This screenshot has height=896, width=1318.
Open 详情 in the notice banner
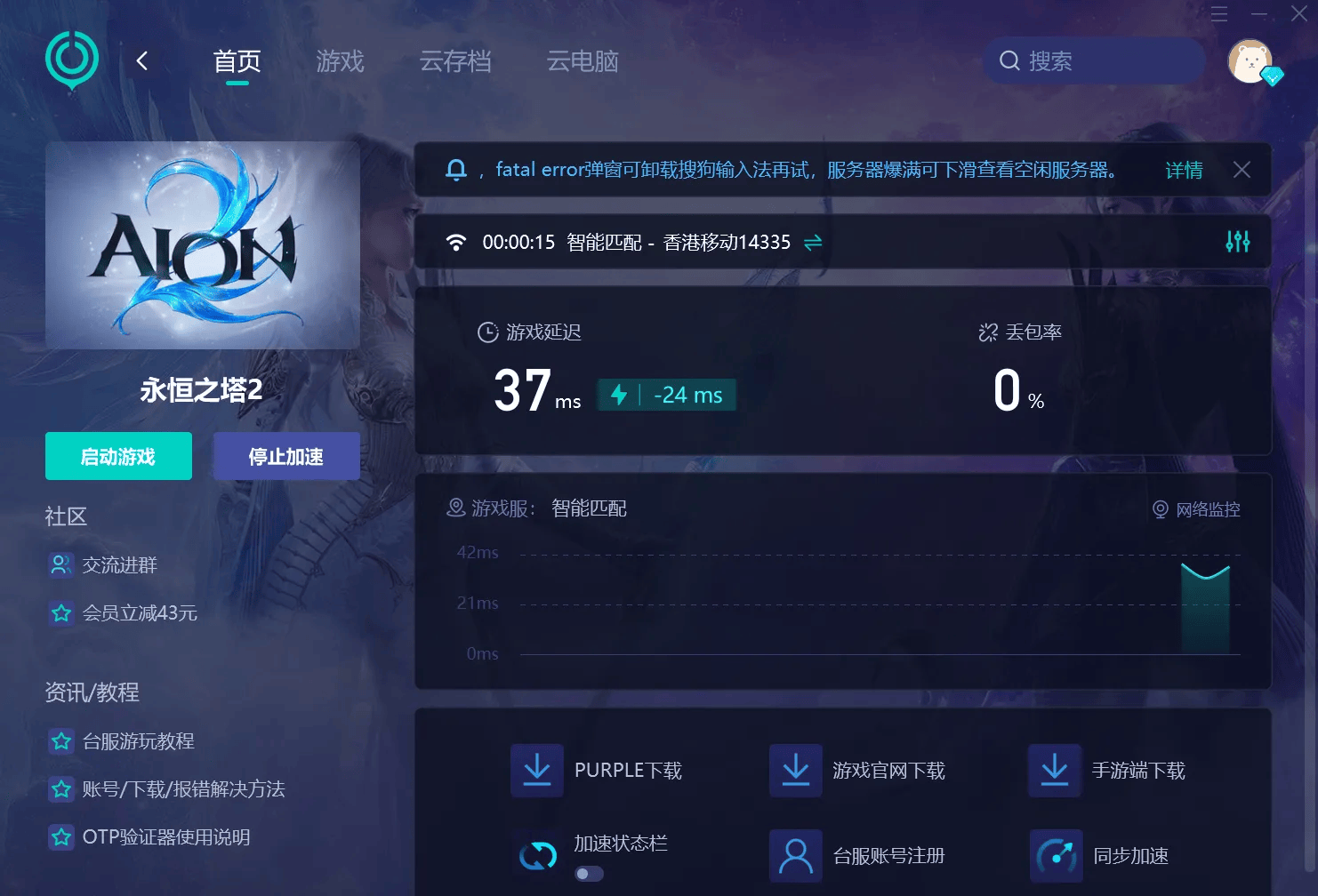[x=1184, y=169]
